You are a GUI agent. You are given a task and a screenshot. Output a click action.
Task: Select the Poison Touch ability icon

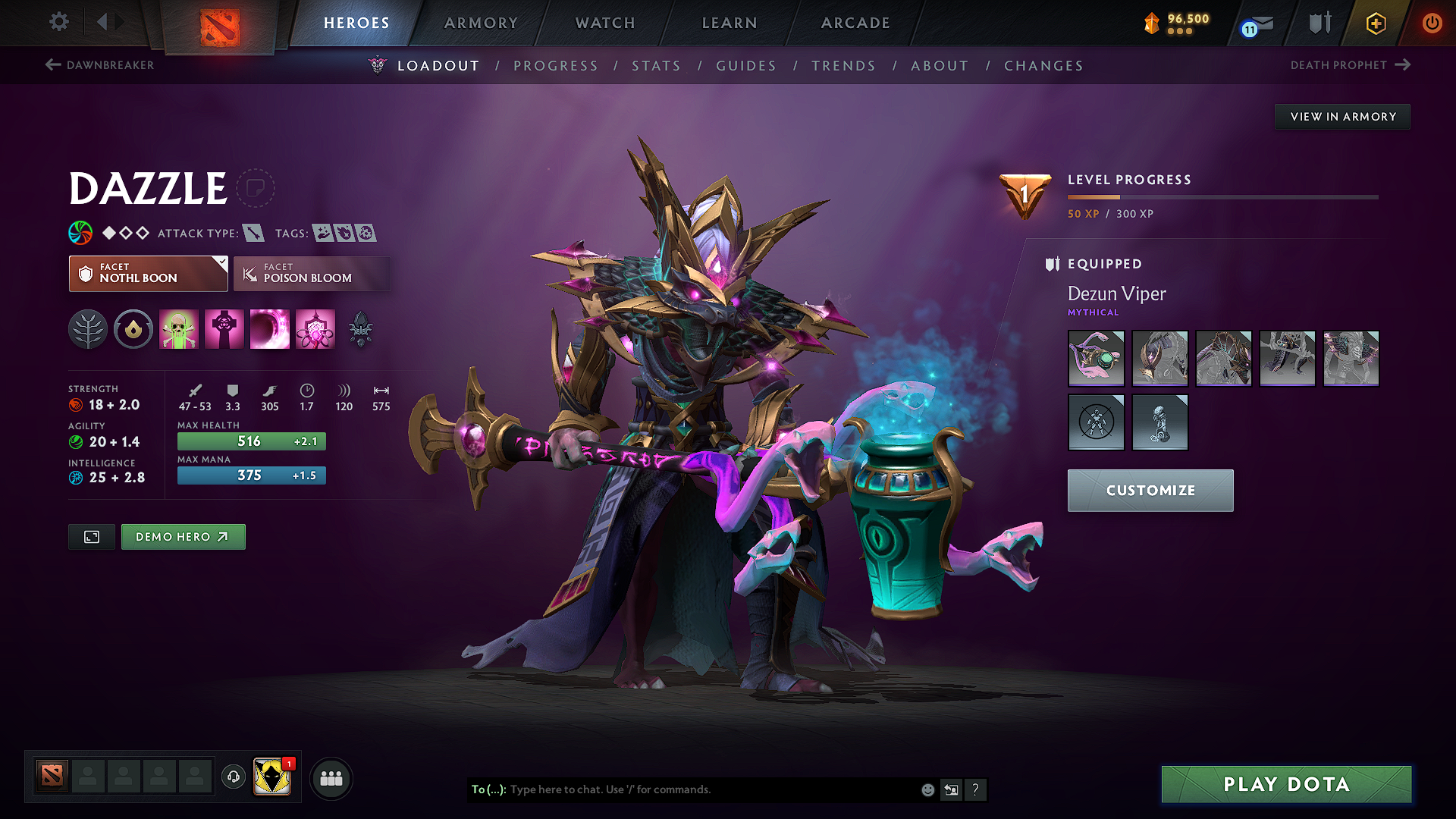click(179, 329)
